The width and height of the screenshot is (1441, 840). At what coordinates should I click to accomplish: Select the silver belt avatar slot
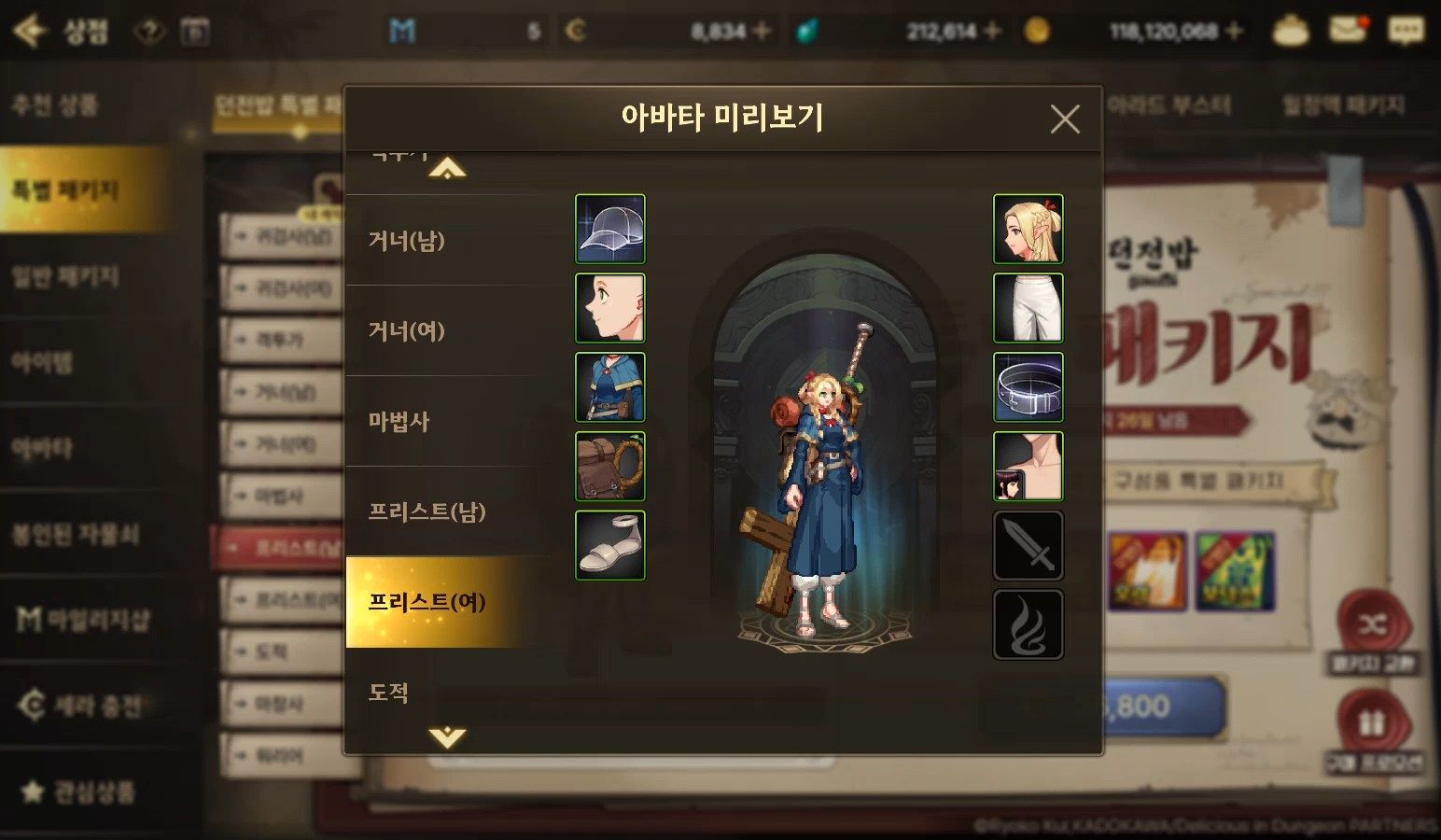[x=1028, y=387]
